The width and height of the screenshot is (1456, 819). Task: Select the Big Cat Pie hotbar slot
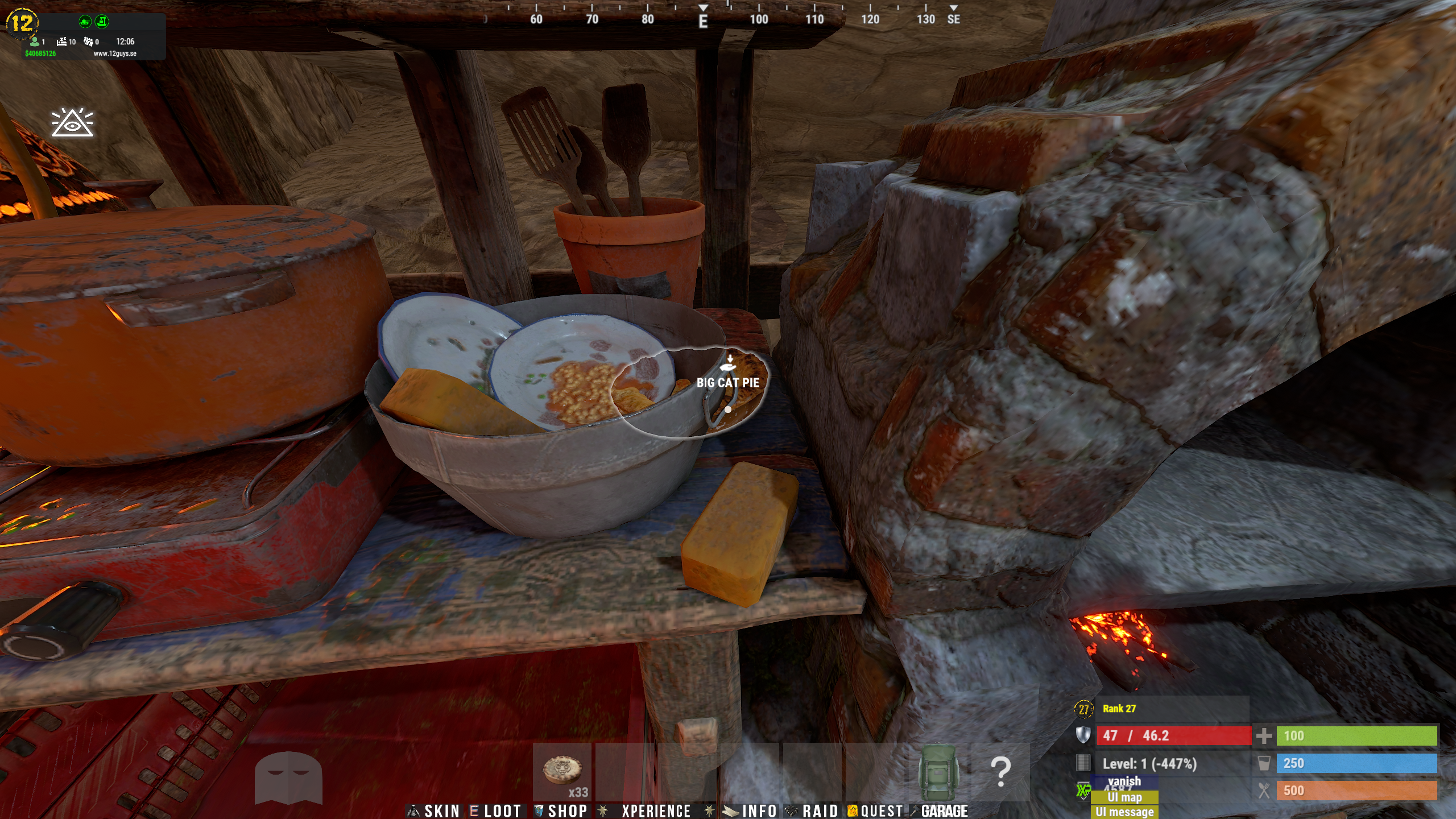click(562, 771)
